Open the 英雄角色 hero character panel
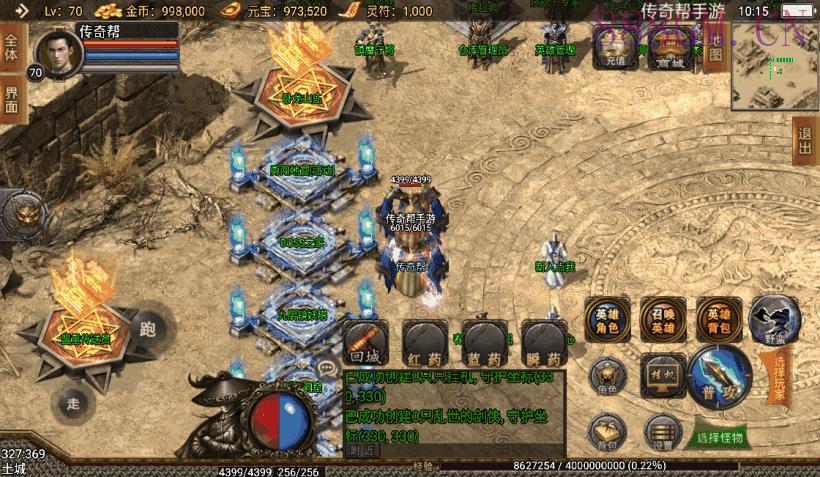Screen dimensions: 820x477 [607, 320]
